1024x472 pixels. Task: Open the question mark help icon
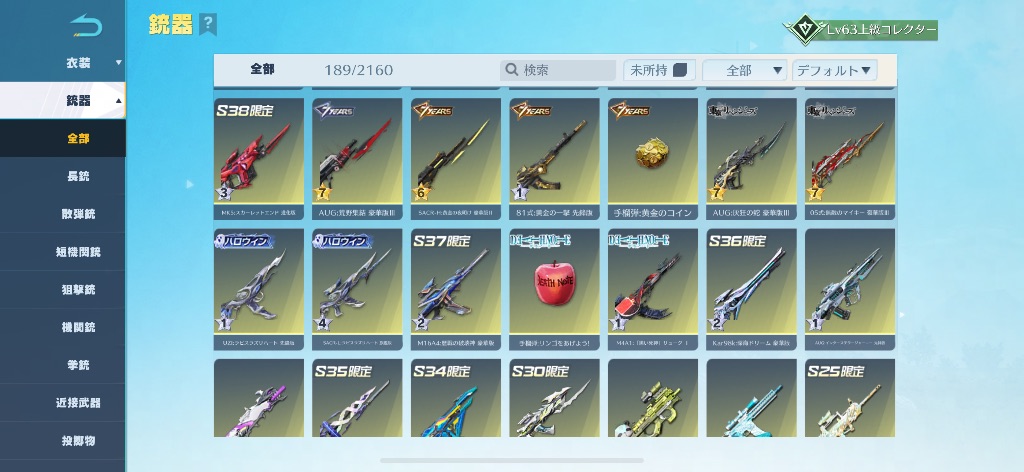coord(207,24)
